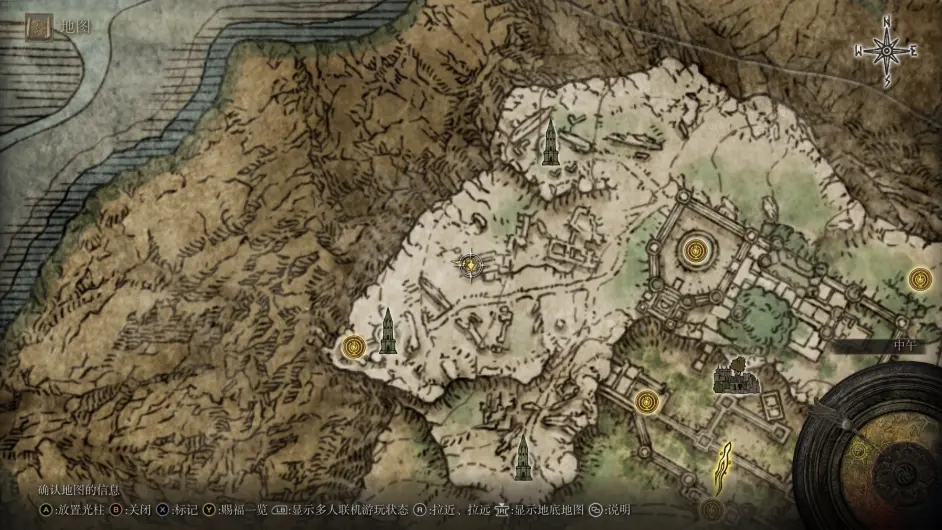Click the compass rose
942x530 pixels.
point(886,50)
